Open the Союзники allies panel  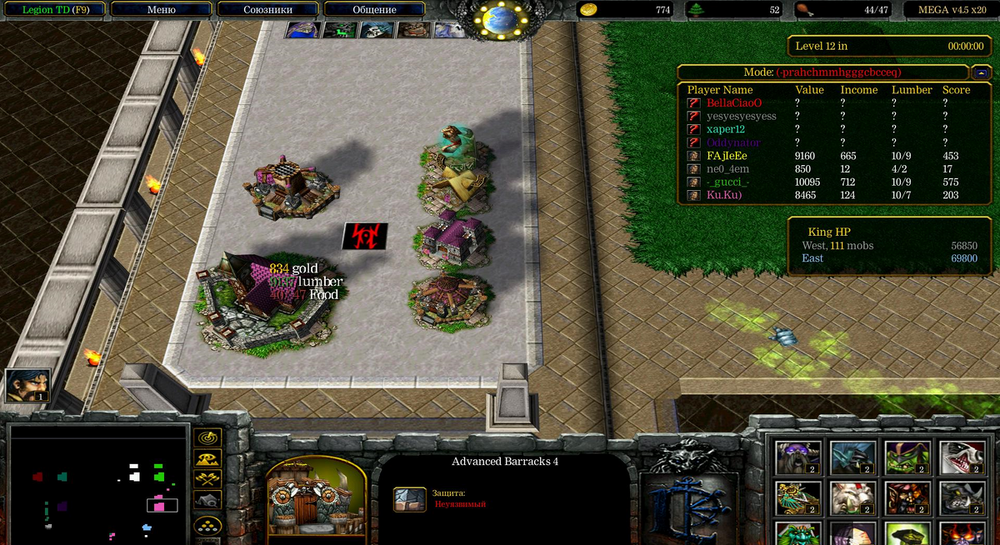point(267,10)
